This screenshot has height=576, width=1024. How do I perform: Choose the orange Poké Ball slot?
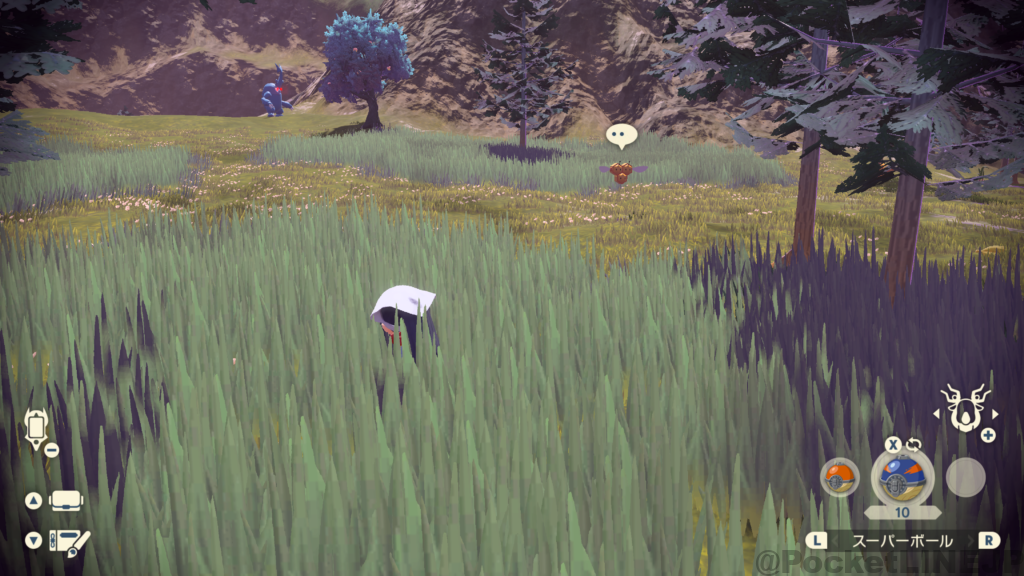(x=839, y=477)
